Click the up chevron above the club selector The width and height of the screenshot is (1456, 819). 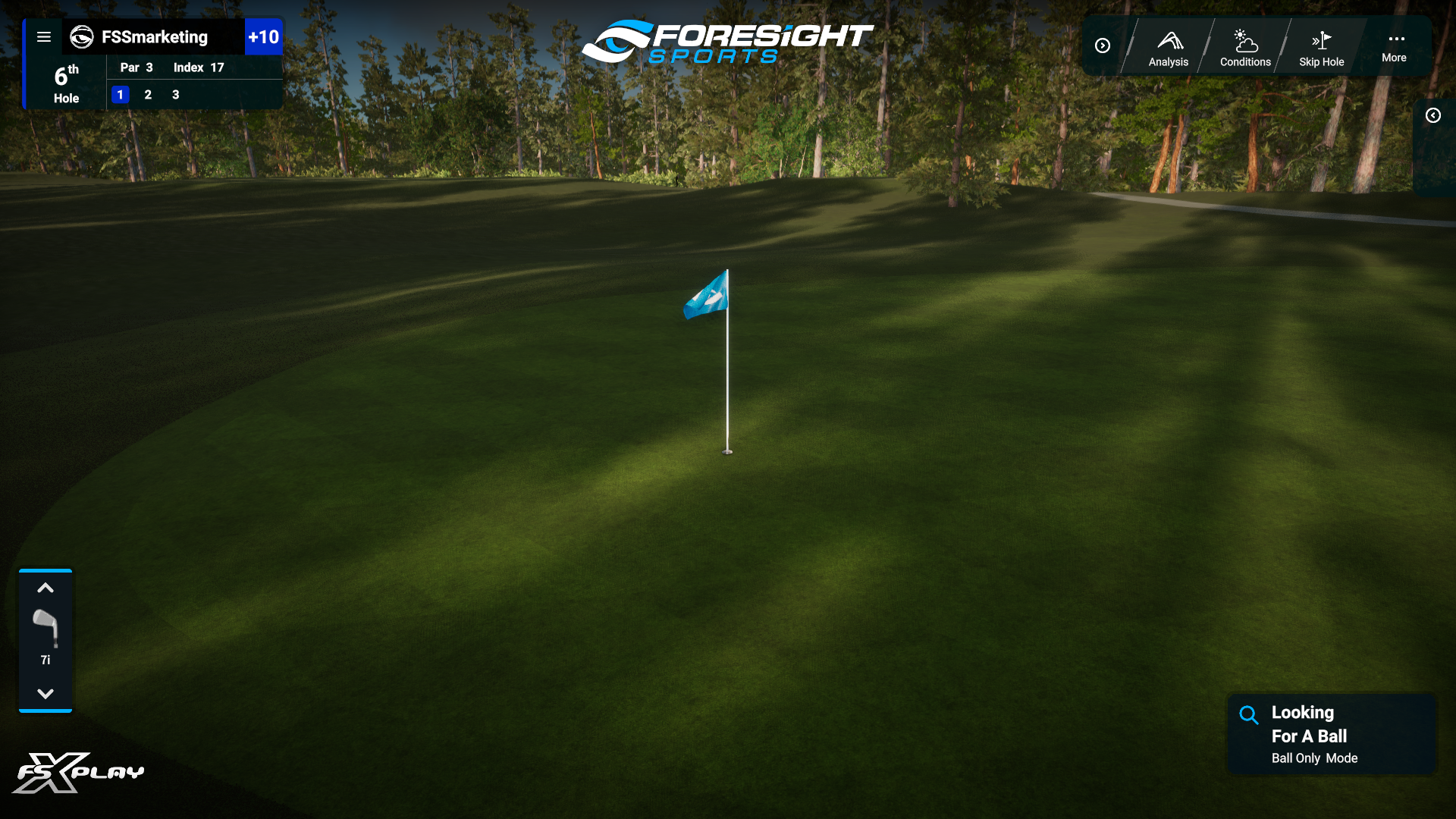pos(45,588)
